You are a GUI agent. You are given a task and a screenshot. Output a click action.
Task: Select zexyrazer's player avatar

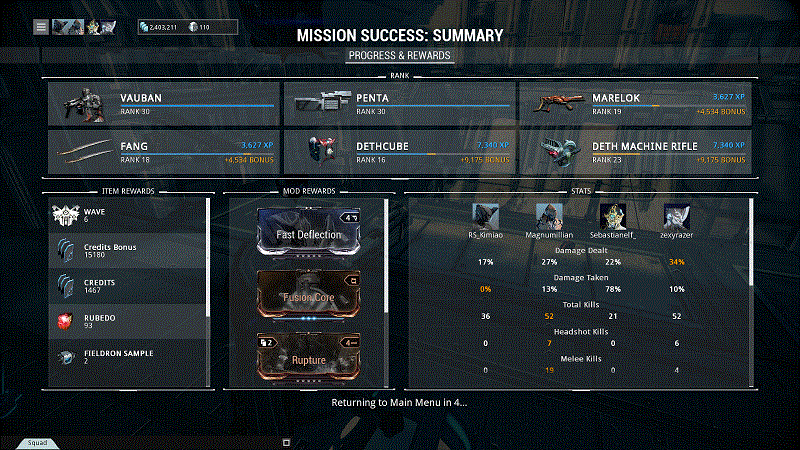point(677,216)
